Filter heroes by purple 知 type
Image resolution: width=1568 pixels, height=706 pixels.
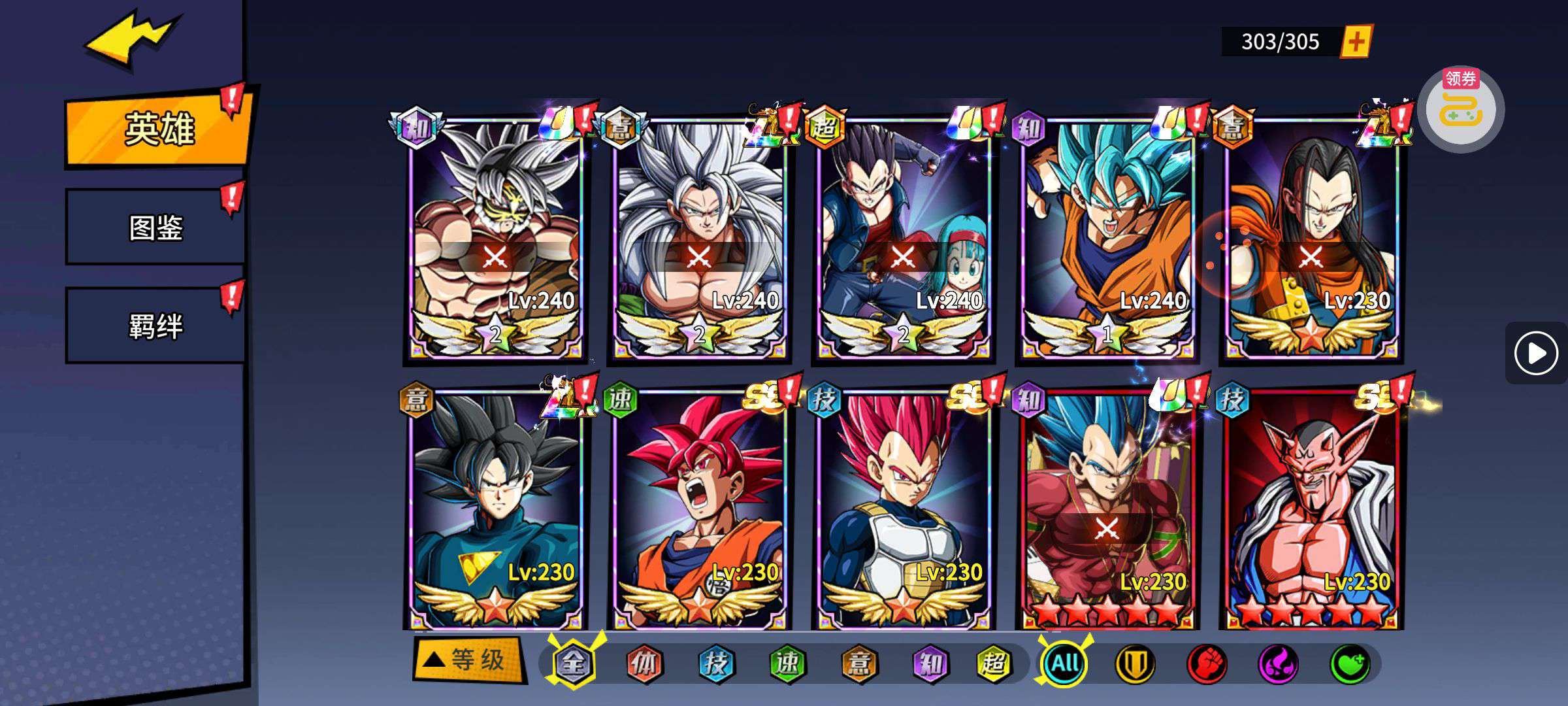(930, 664)
